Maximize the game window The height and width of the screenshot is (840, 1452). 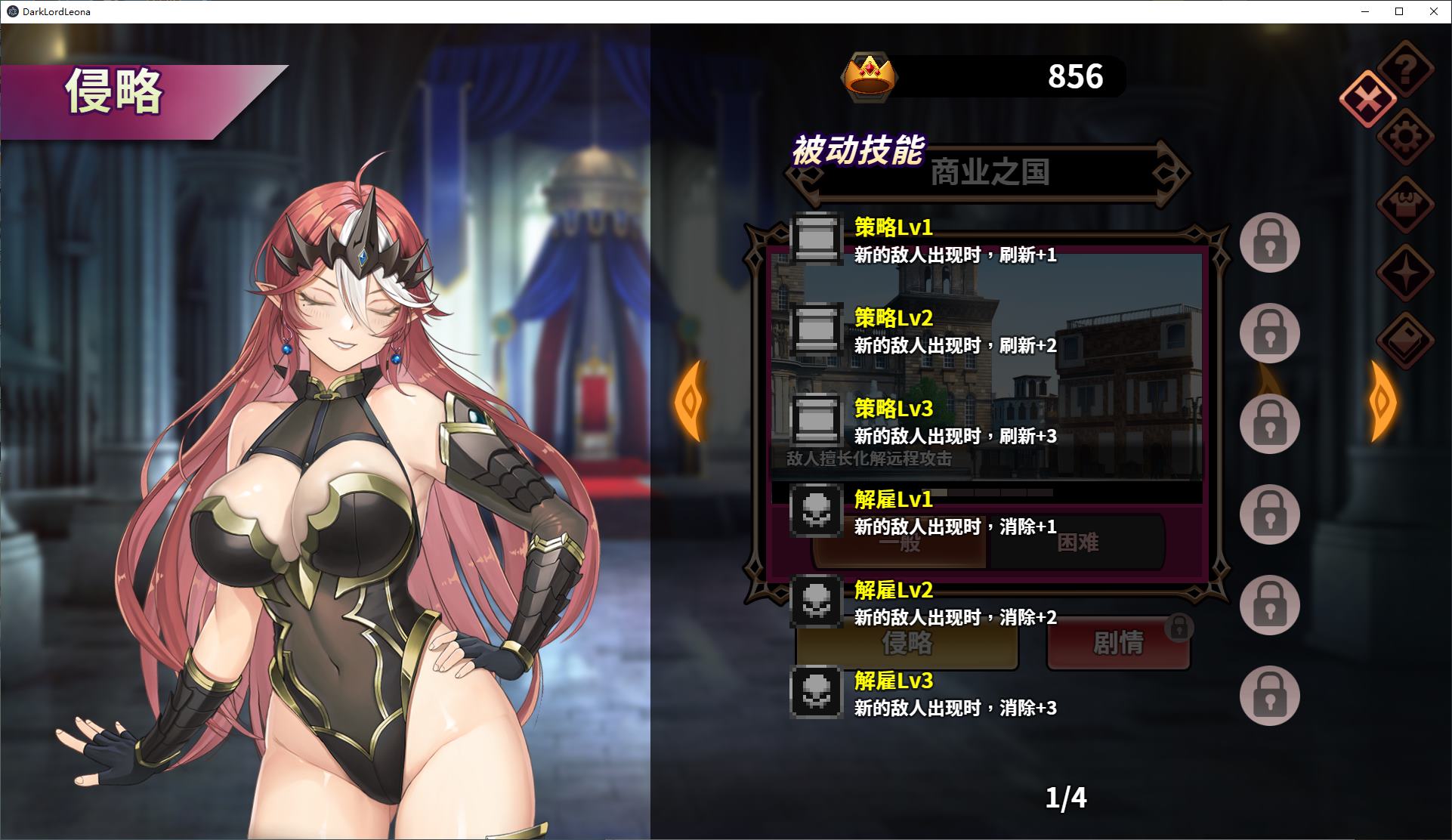(1399, 11)
